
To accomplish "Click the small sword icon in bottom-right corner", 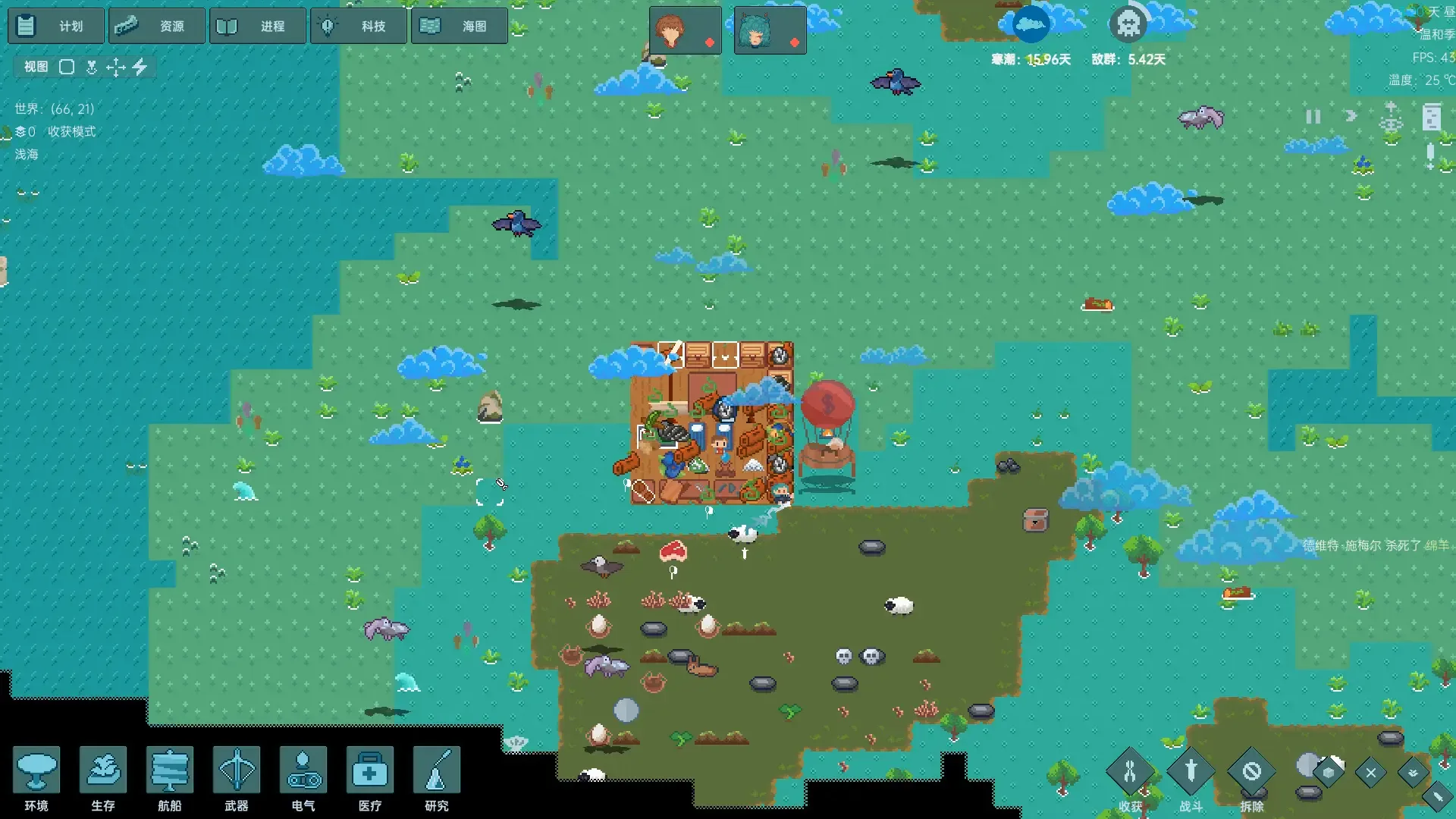I will click(x=1438, y=798).
